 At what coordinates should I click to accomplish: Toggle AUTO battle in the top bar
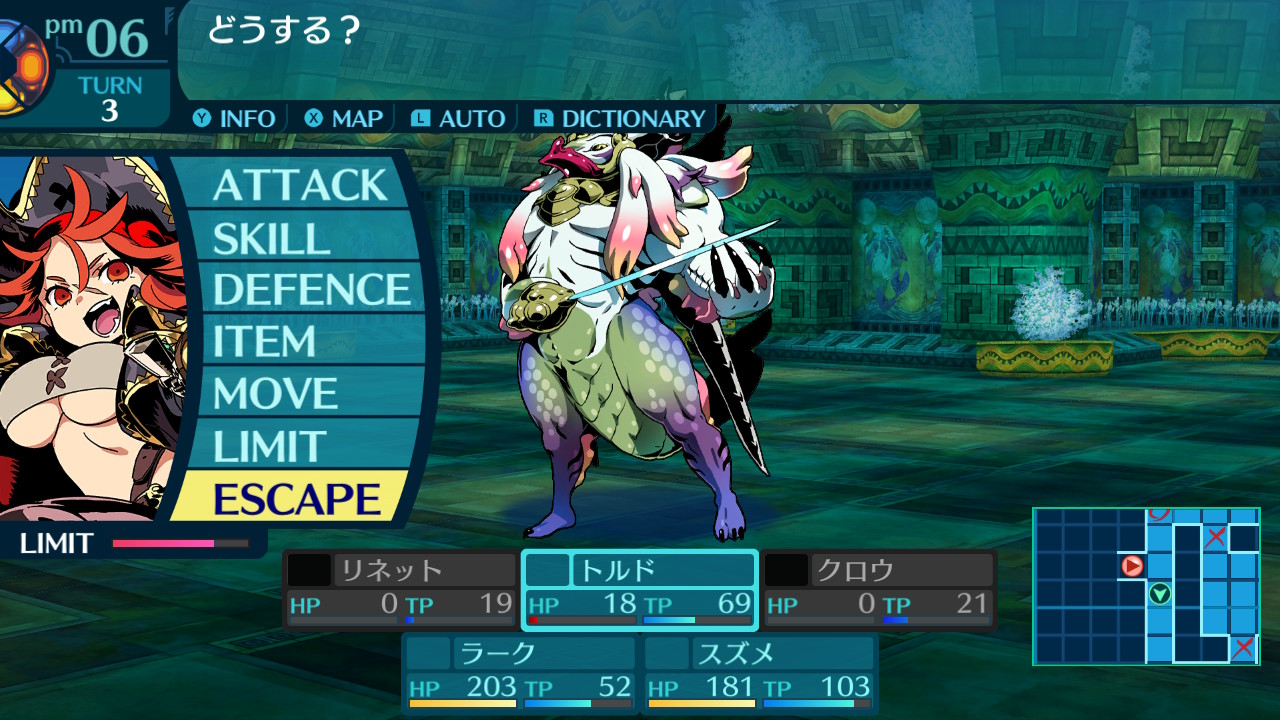coord(459,119)
